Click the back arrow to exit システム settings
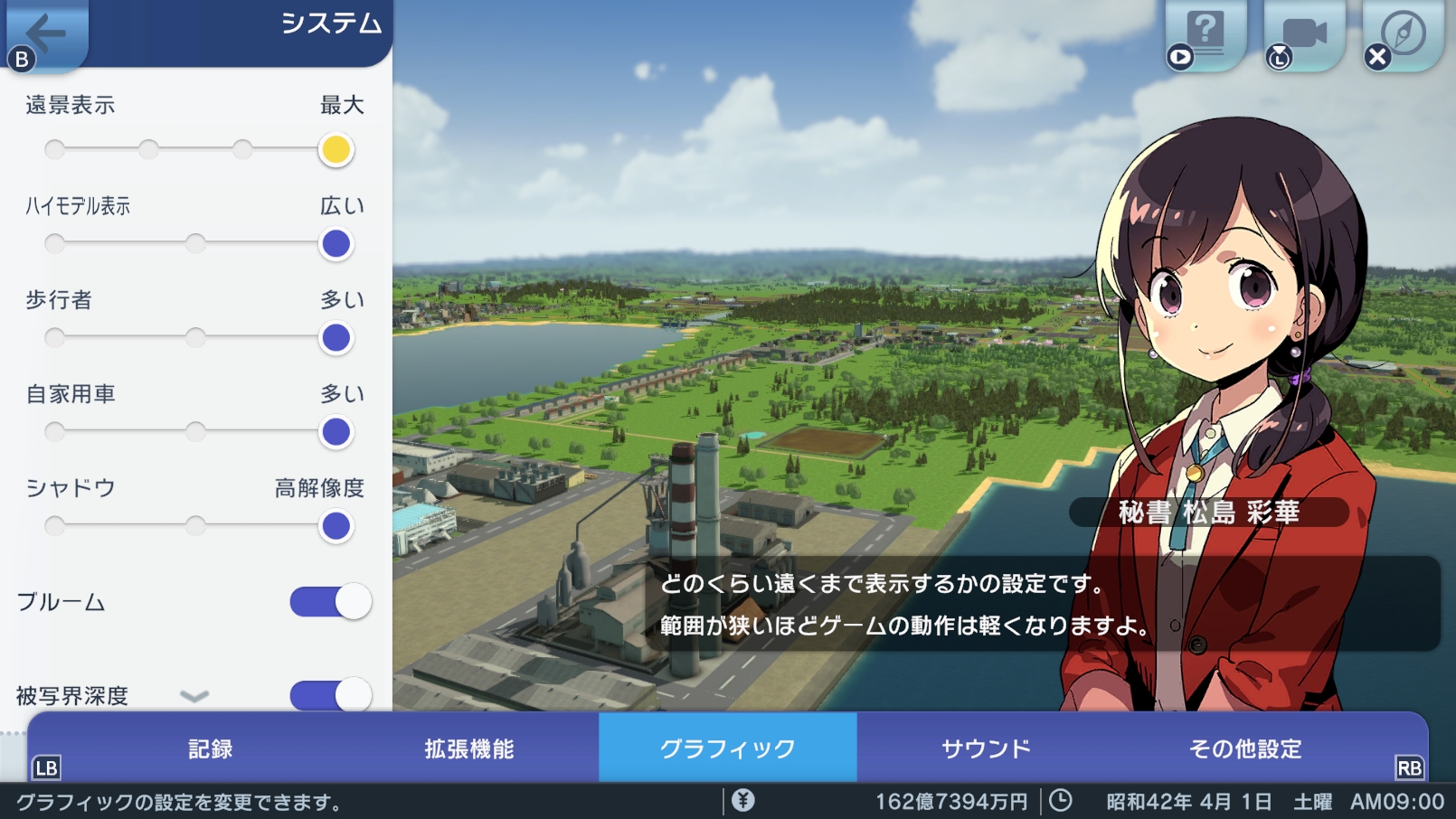This screenshot has width=1456, height=819. tap(47, 34)
